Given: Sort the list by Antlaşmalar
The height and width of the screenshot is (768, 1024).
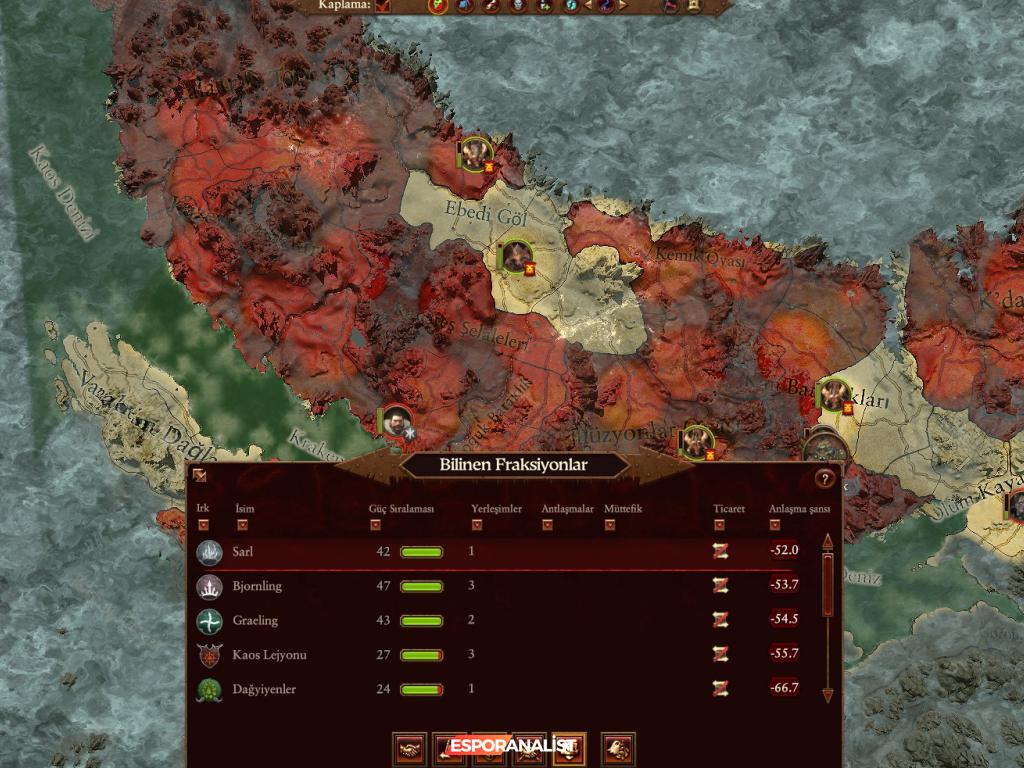Looking at the screenshot, I should click(547, 524).
